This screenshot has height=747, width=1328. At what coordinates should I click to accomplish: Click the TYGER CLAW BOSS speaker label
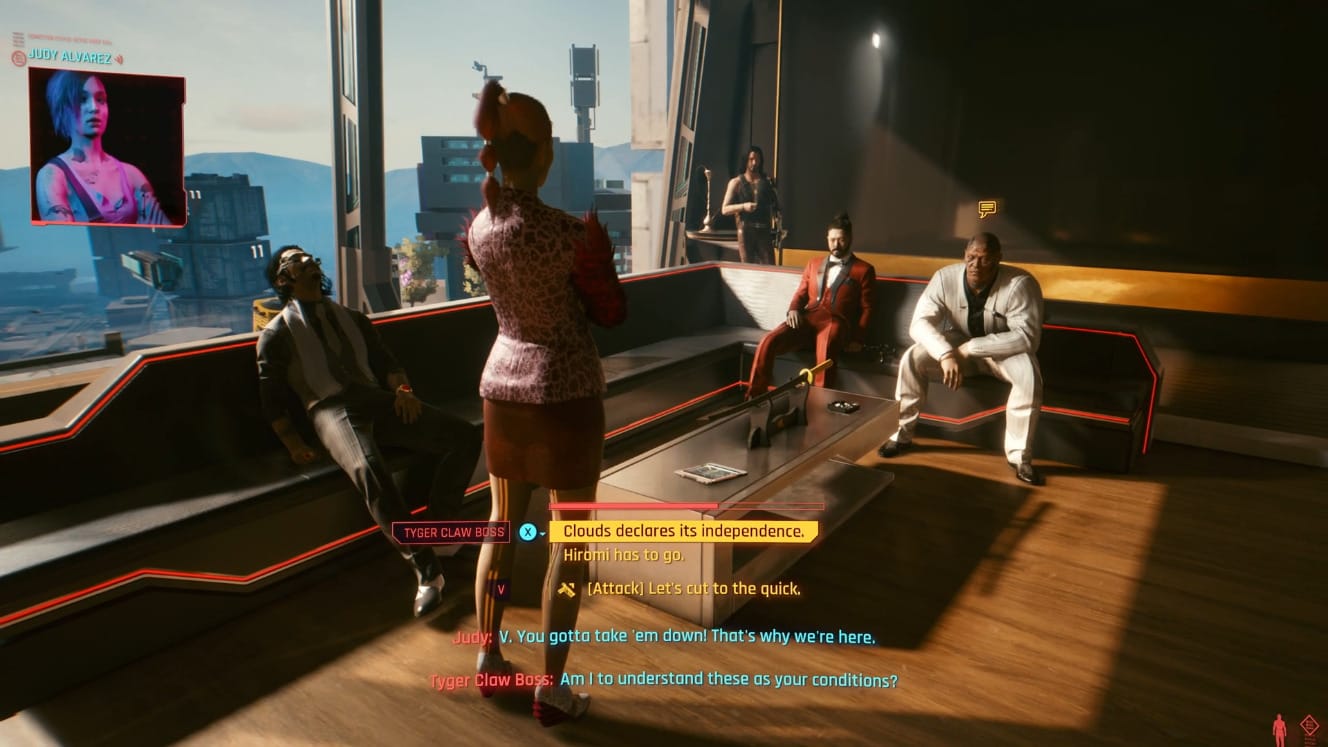450,531
